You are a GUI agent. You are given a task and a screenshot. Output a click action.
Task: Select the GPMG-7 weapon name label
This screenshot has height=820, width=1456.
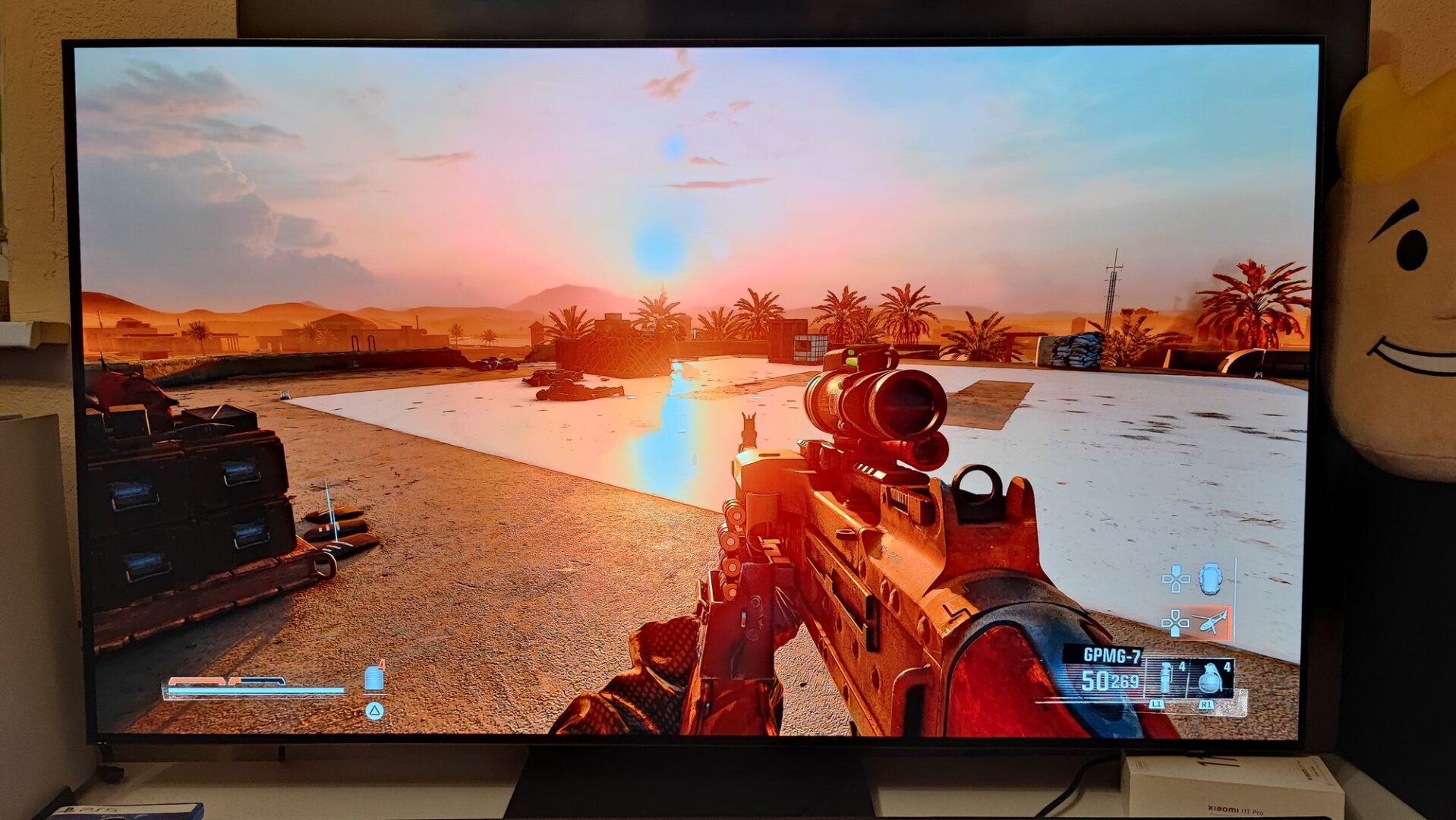point(1112,654)
